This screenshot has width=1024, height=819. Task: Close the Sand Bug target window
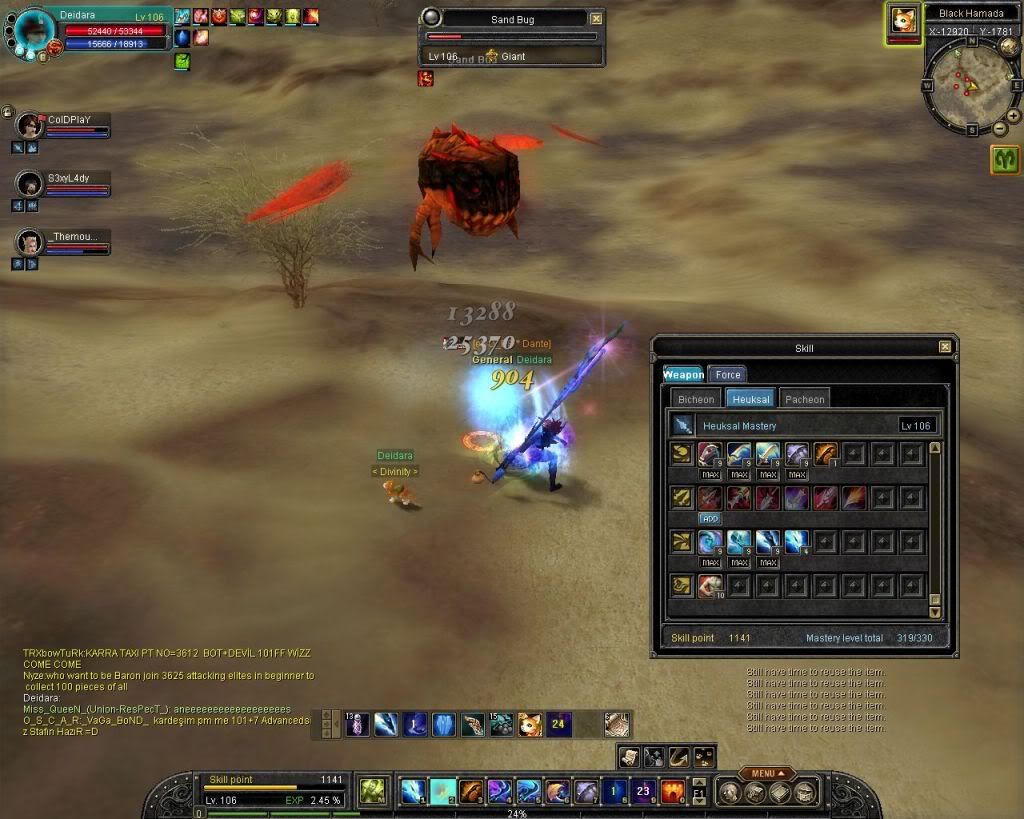pyautogui.click(x=597, y=19)
